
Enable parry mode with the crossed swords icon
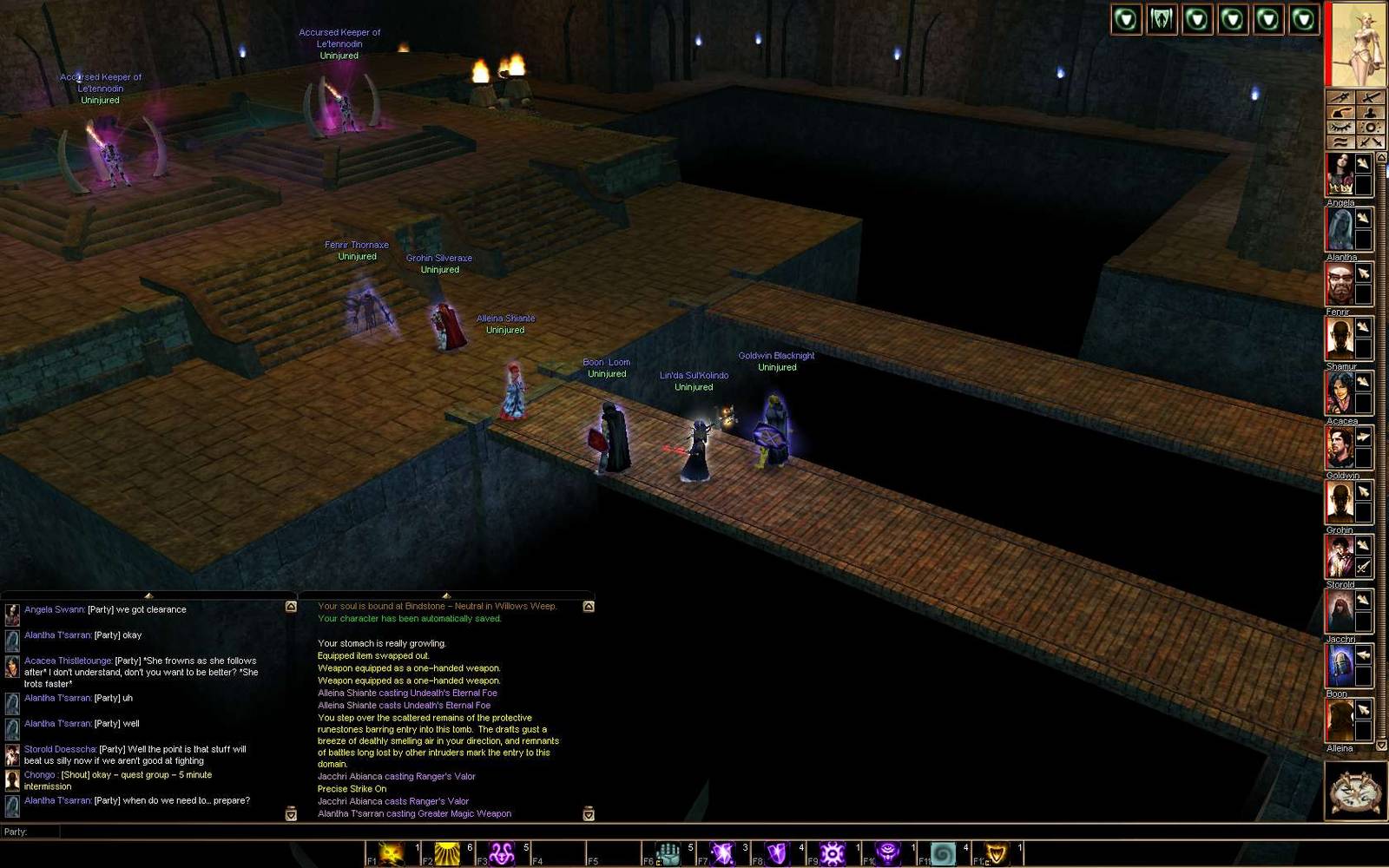click(x=1372, y=141)
